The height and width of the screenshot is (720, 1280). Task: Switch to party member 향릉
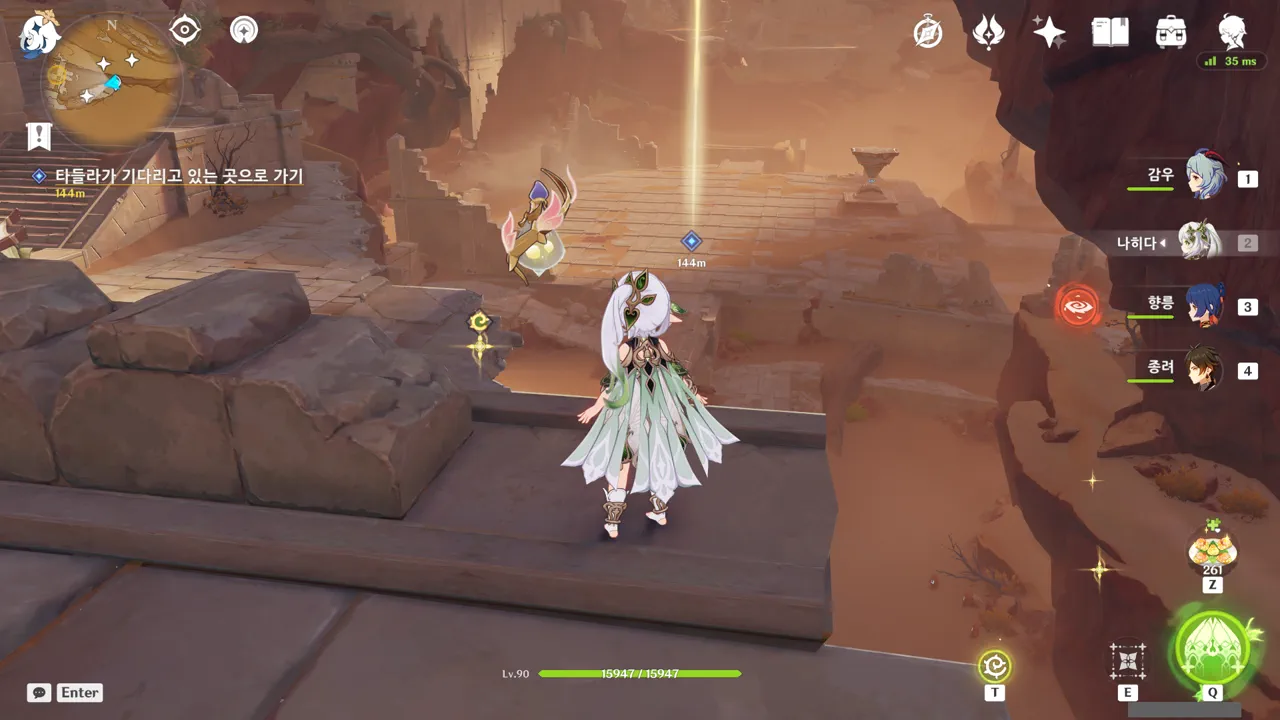tap(1205, 305)
